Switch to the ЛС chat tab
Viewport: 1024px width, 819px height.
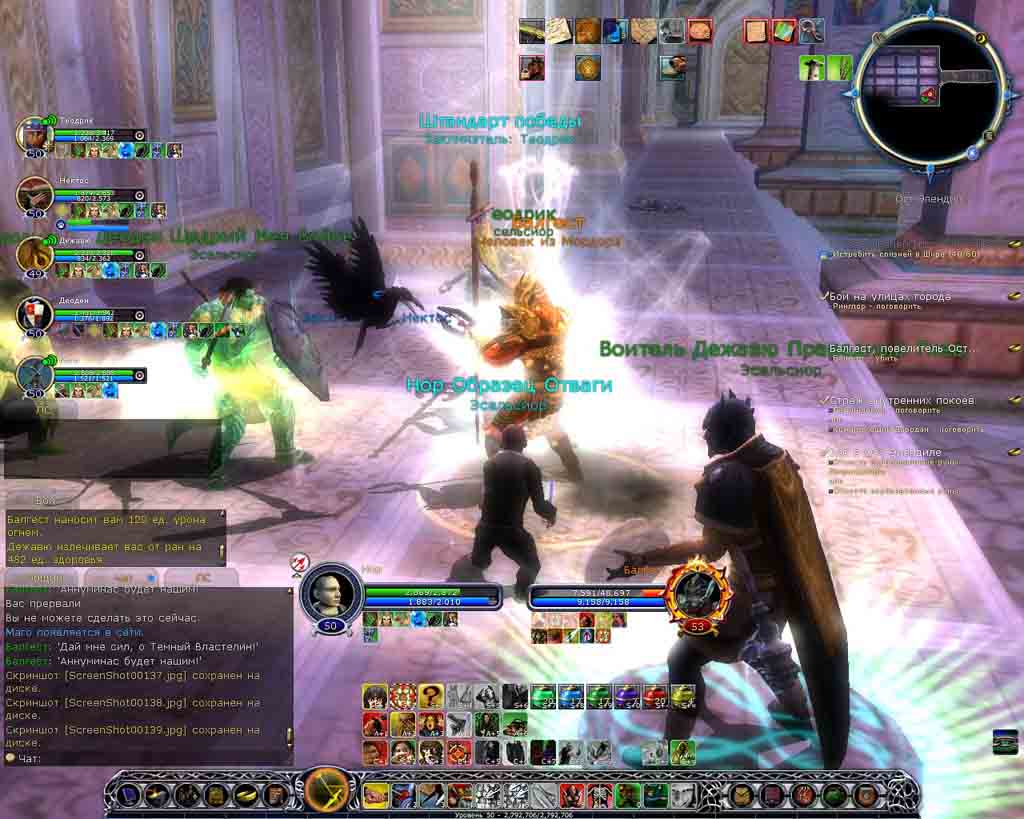coord(202,577)
